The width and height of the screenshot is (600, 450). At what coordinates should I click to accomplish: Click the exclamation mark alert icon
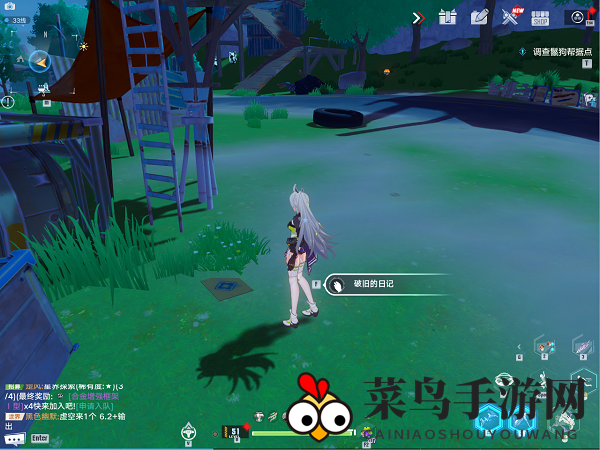click(x=6, y=101)
